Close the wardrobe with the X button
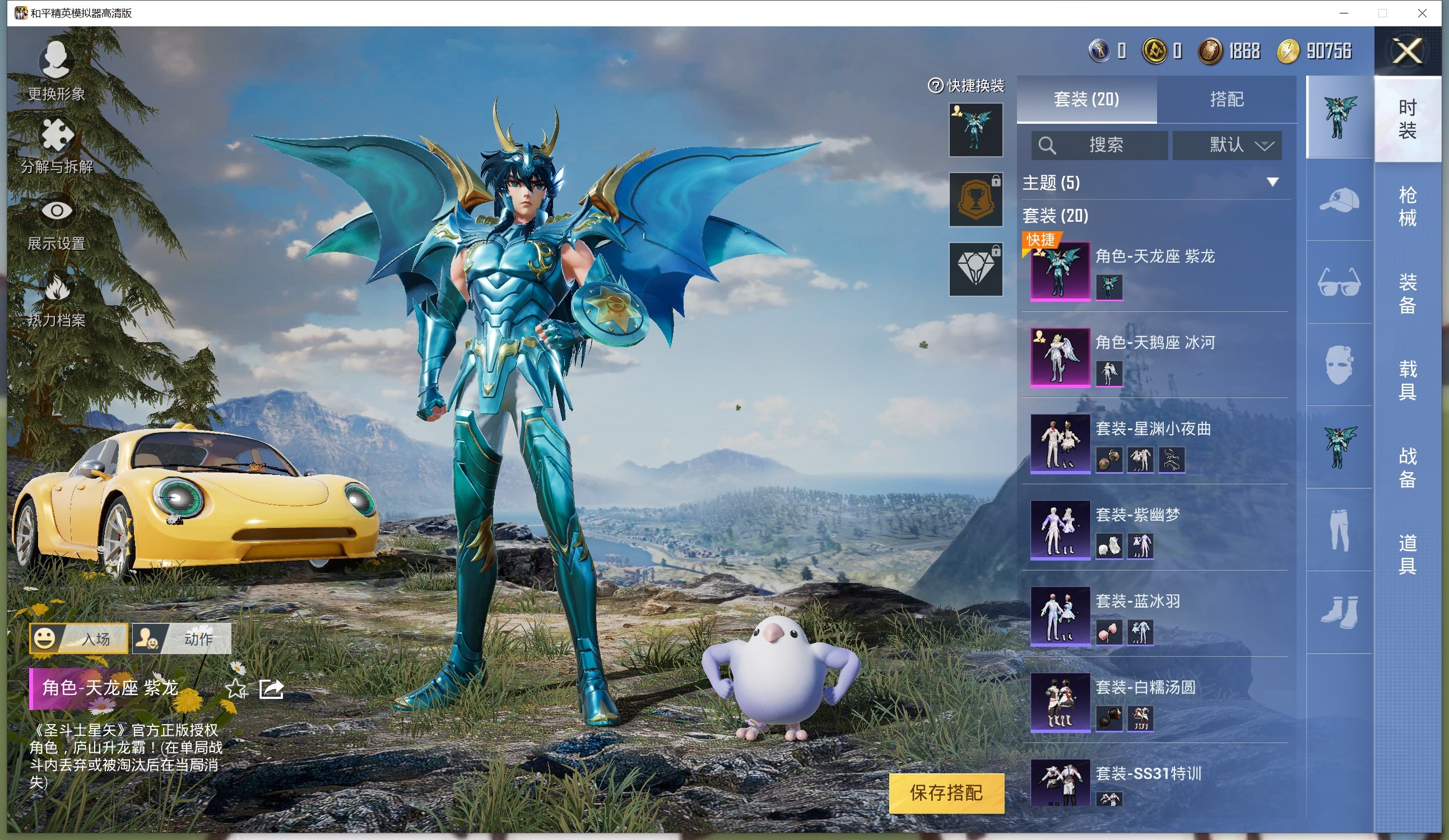The image size is (1449, 840). [1406, 51]
